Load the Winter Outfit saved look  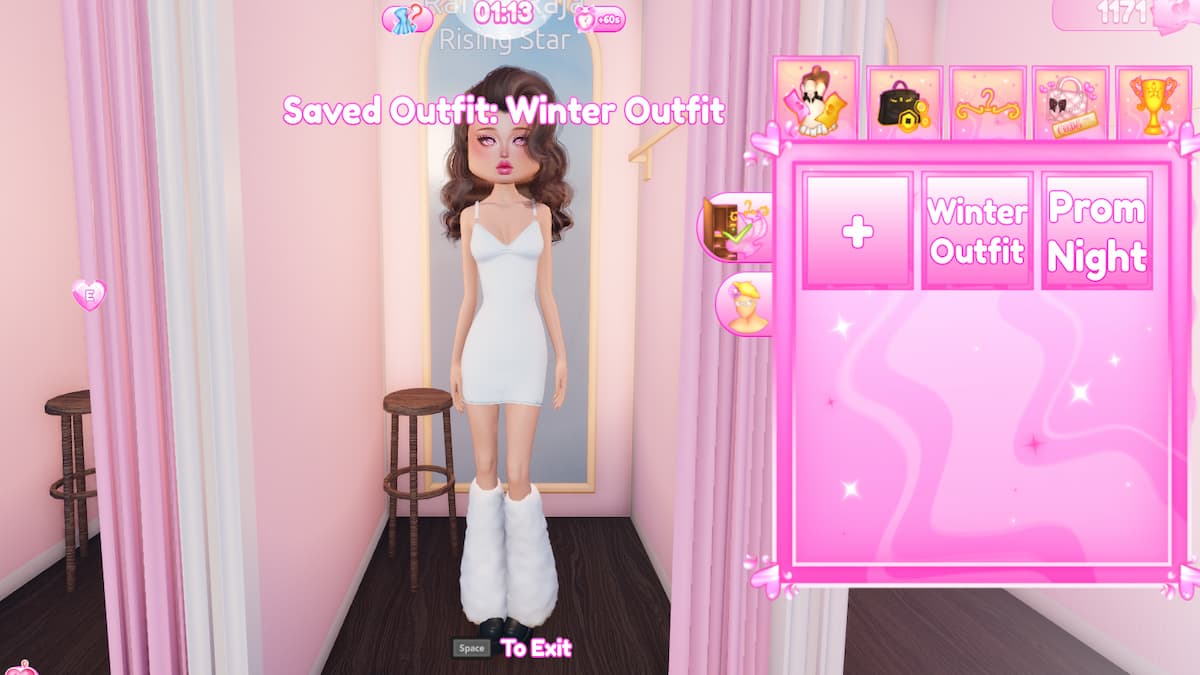click(977, 231)
